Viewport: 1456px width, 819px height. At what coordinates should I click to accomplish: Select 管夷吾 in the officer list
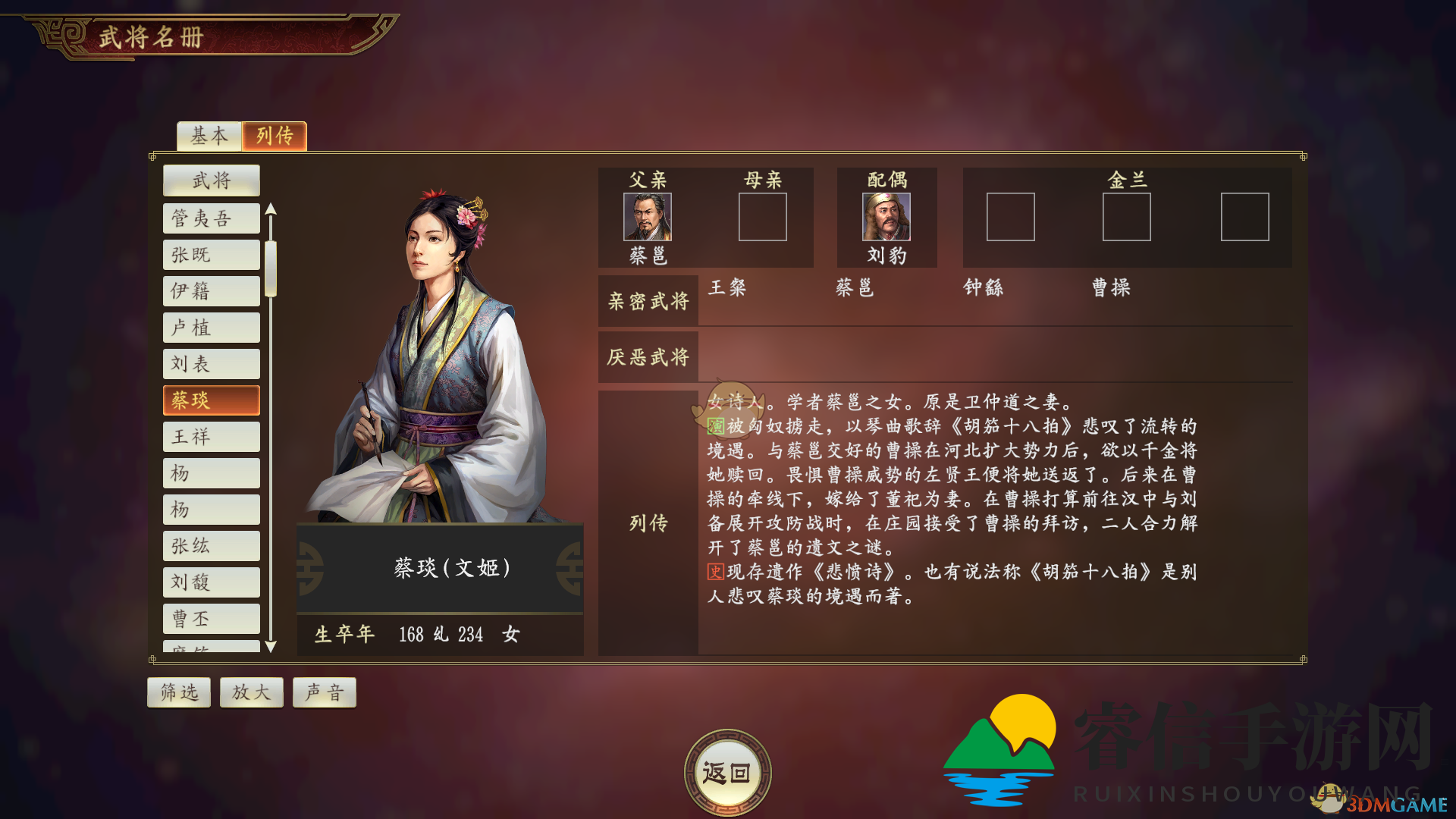pos(212,218)
